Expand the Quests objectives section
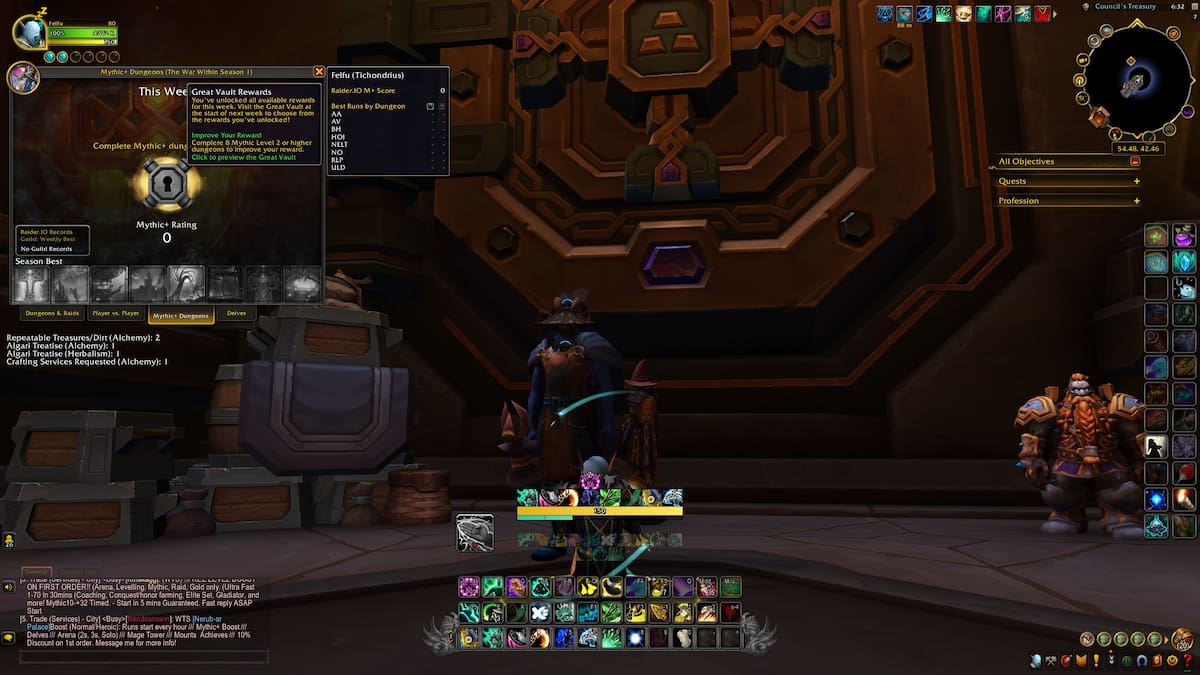 1136,181
